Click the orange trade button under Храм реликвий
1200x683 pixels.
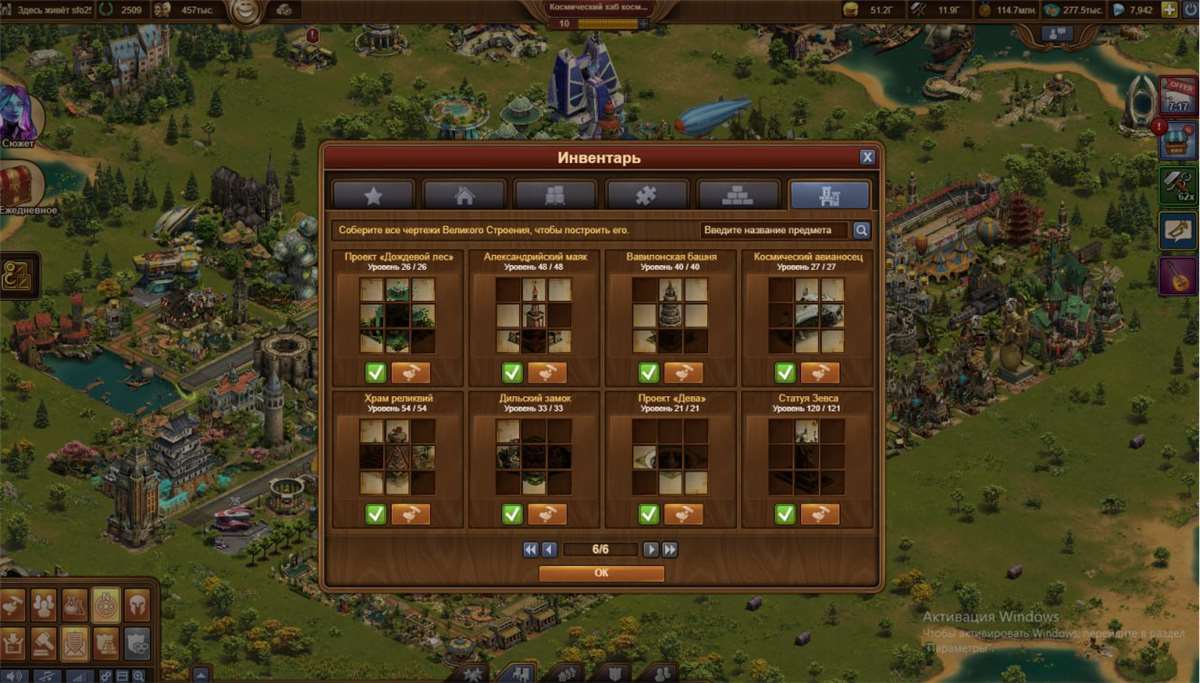[411, 514]
